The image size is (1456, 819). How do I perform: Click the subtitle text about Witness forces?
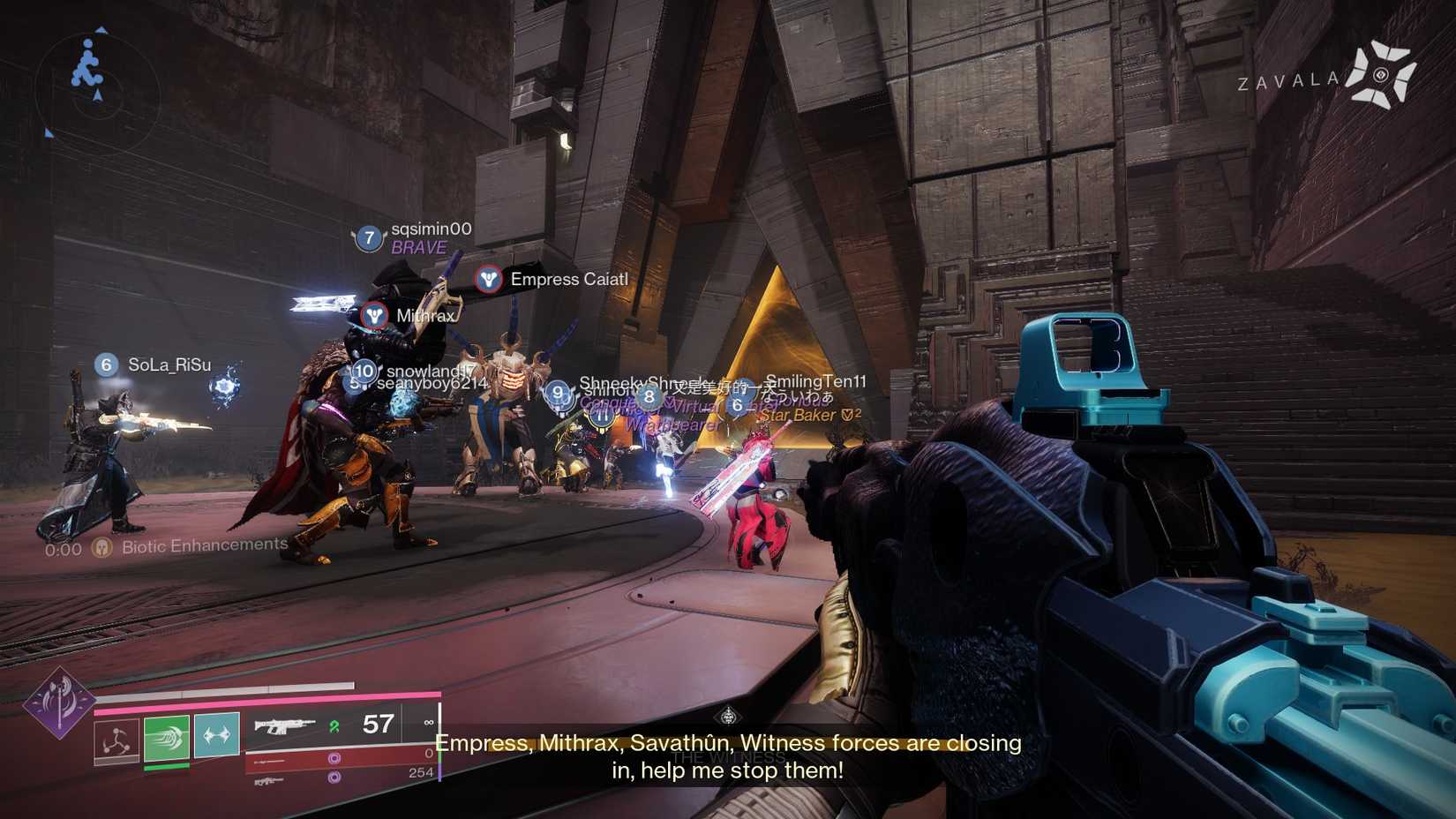729,743
